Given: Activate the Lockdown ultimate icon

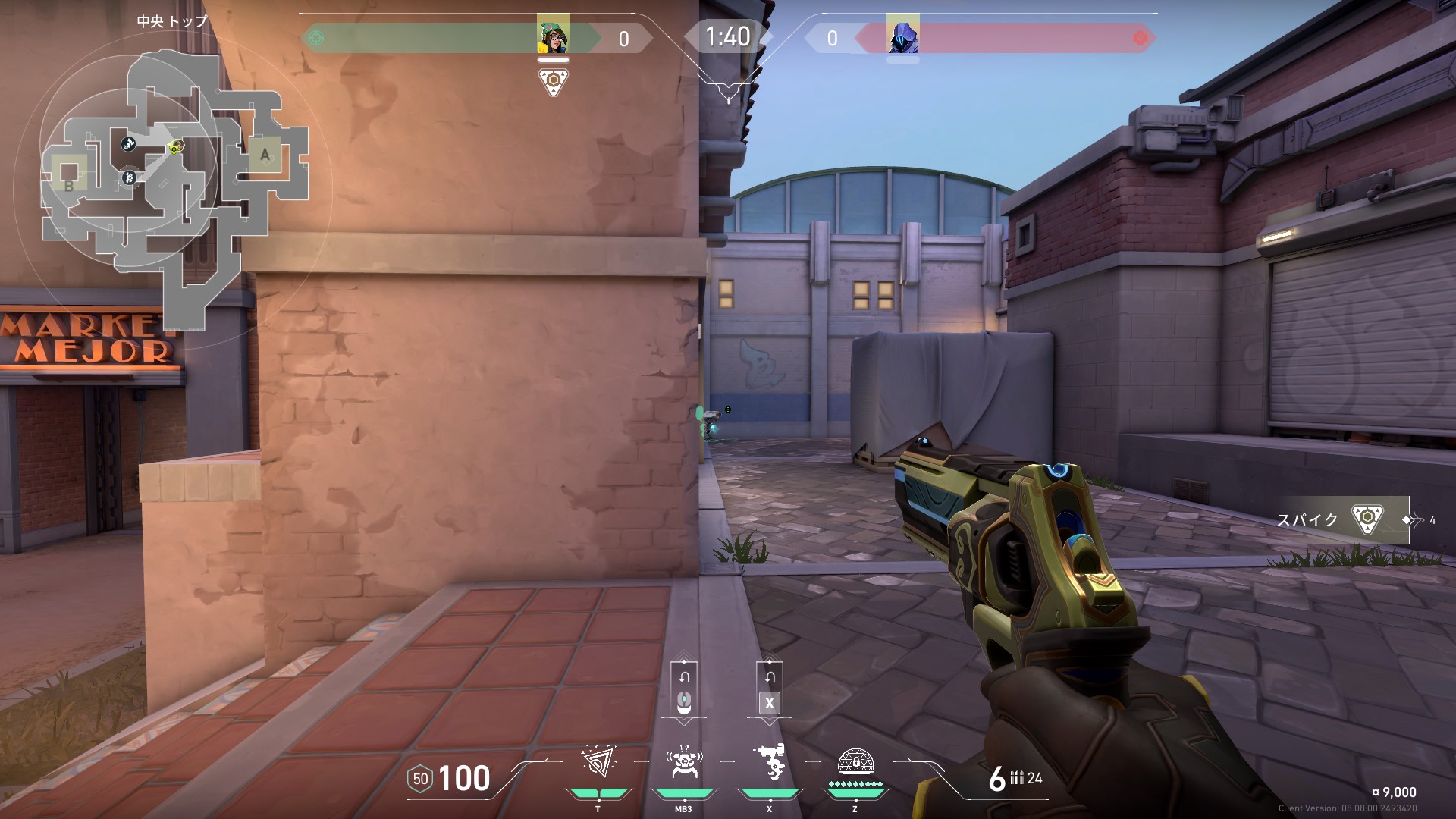Looking at the screenshot, I should [x=855, y=761].
